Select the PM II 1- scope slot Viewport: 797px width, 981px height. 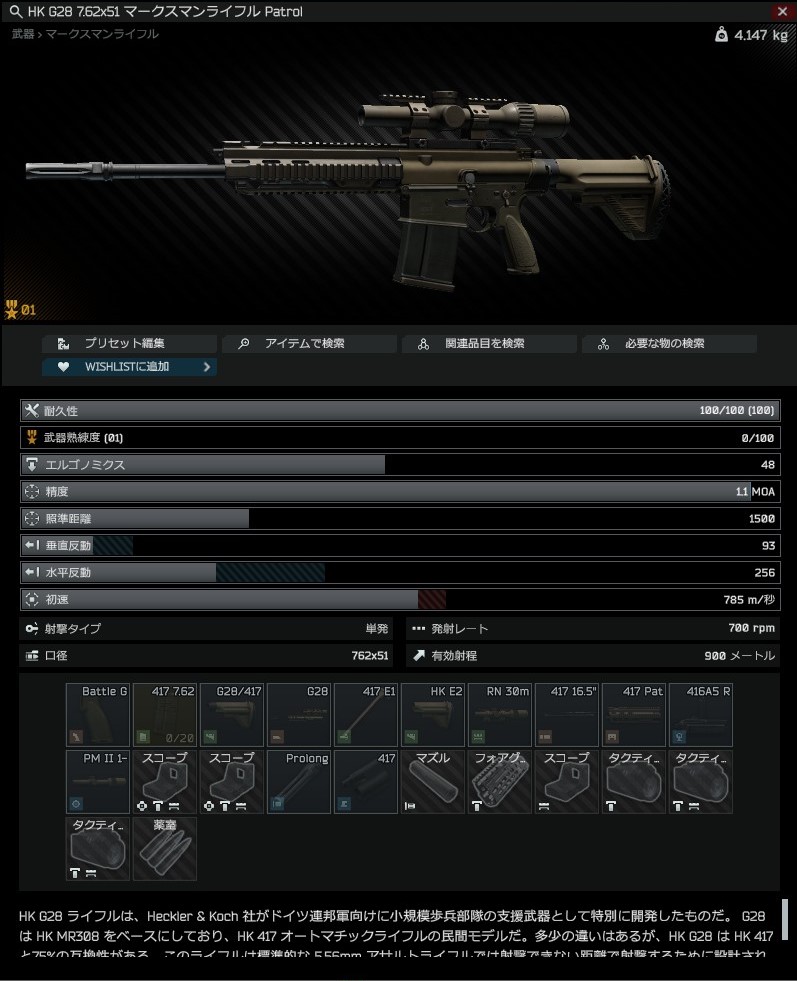(98, 782)
